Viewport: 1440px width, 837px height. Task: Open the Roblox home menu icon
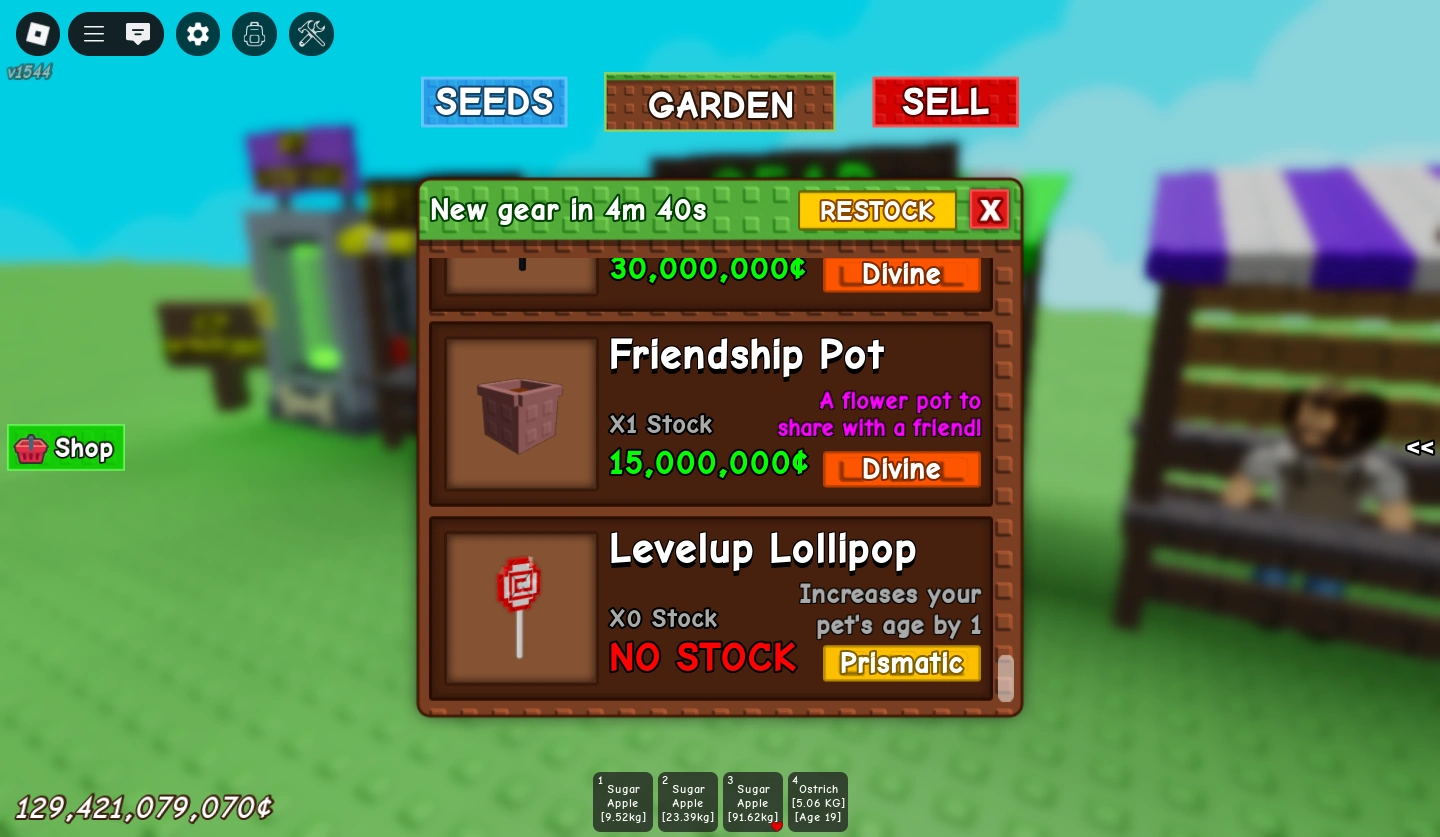(x=37, y=33)
